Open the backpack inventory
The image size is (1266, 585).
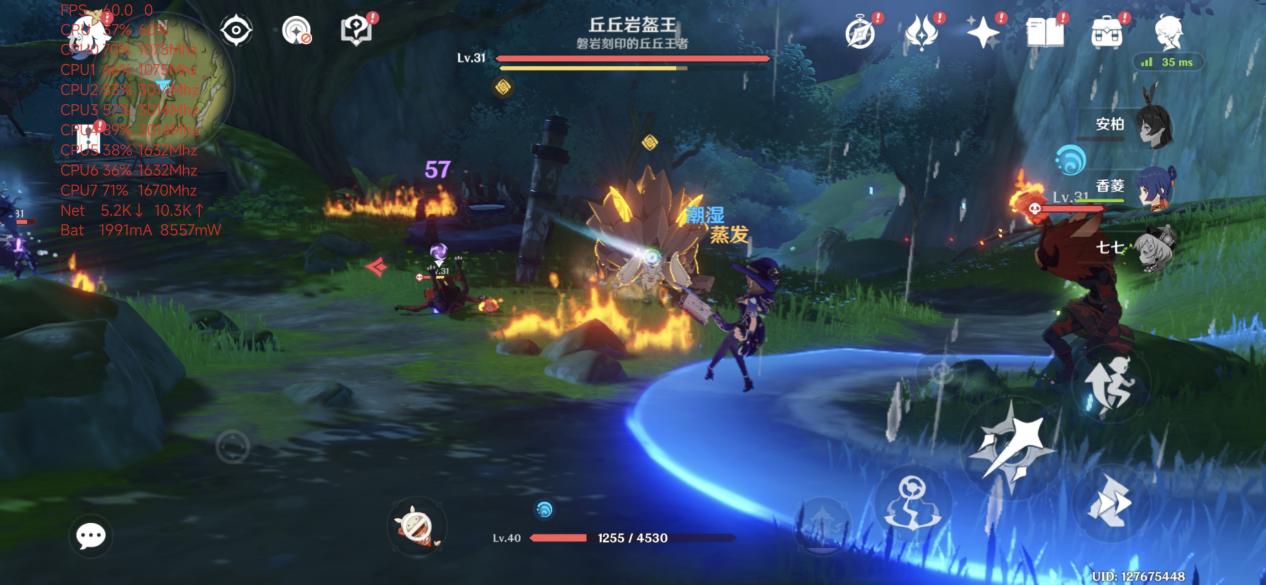[1106, 33]
